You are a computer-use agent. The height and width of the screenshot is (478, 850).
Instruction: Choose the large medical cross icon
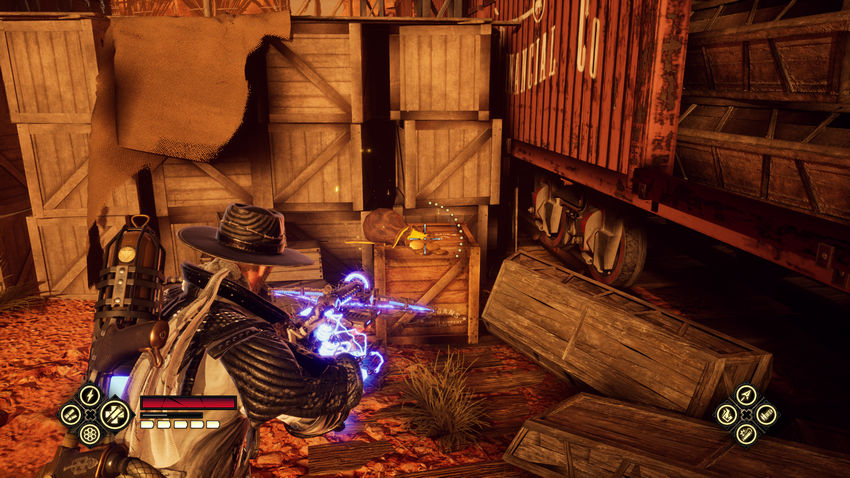tap(113, 413)
